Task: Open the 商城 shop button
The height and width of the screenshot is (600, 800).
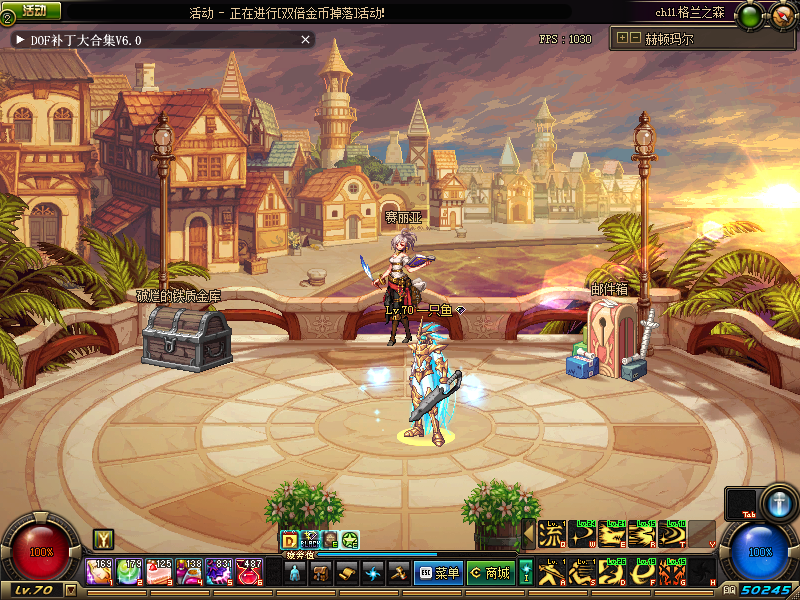Action: click(x=490, y=573)
